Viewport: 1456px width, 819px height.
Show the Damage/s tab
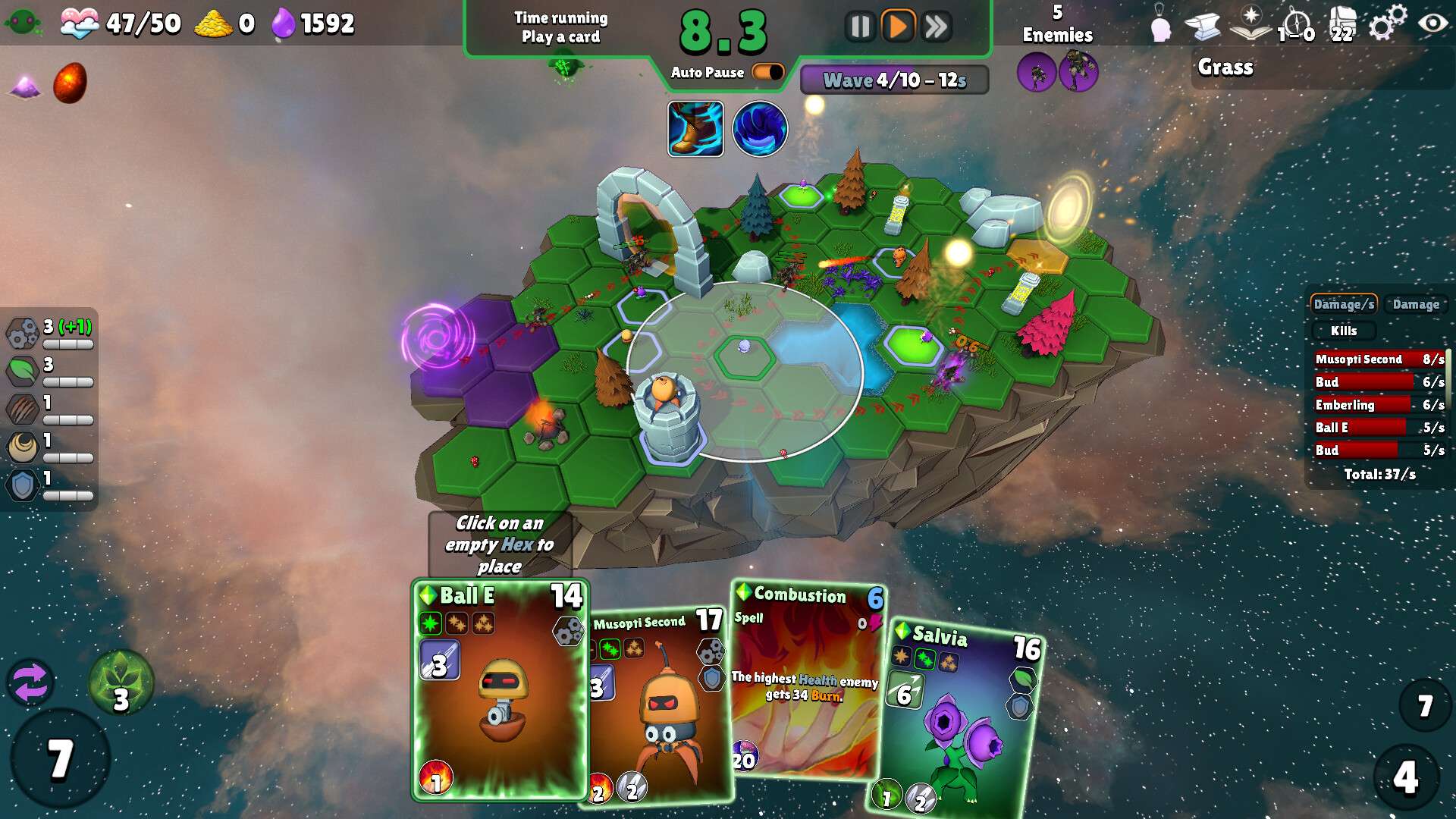1343,304
